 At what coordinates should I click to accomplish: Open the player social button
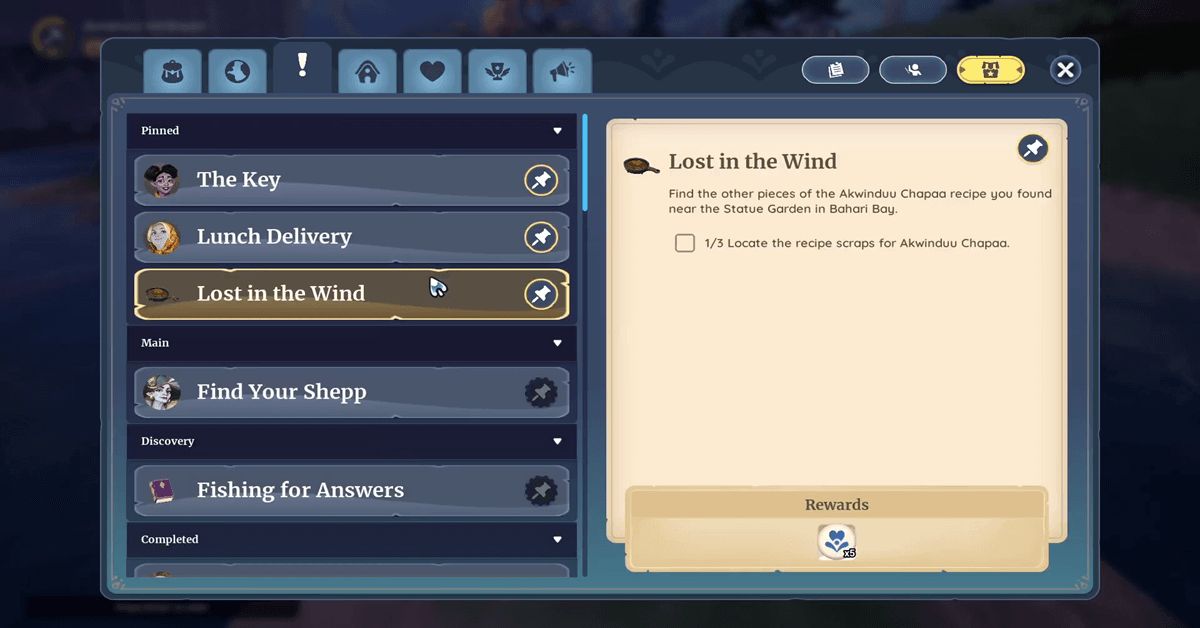(x=913, y=70)
